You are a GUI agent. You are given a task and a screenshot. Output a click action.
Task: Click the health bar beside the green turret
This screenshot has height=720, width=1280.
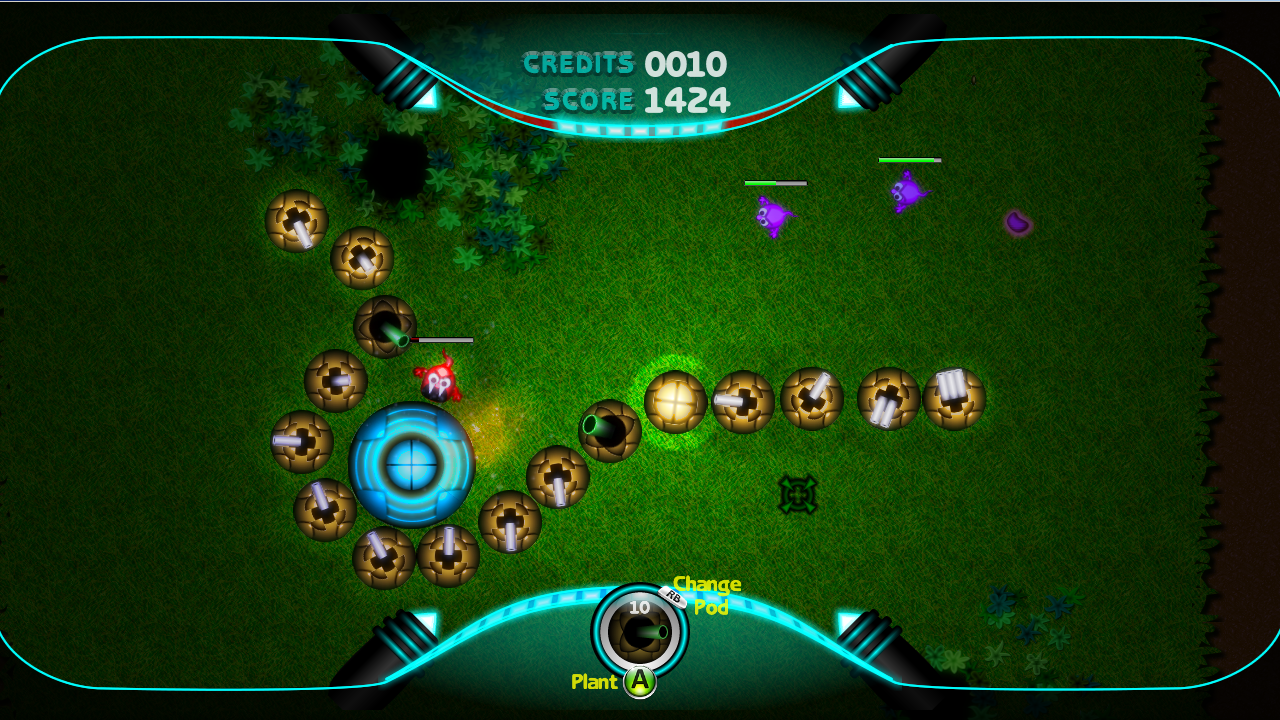coord(440,339)
